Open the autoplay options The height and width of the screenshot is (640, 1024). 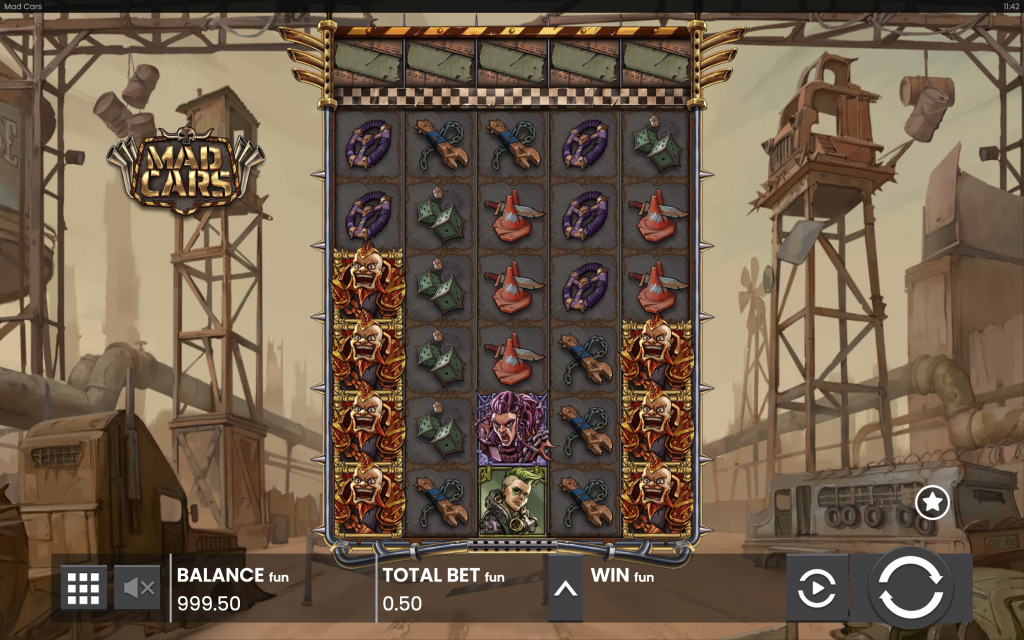[x=817, y=588]
